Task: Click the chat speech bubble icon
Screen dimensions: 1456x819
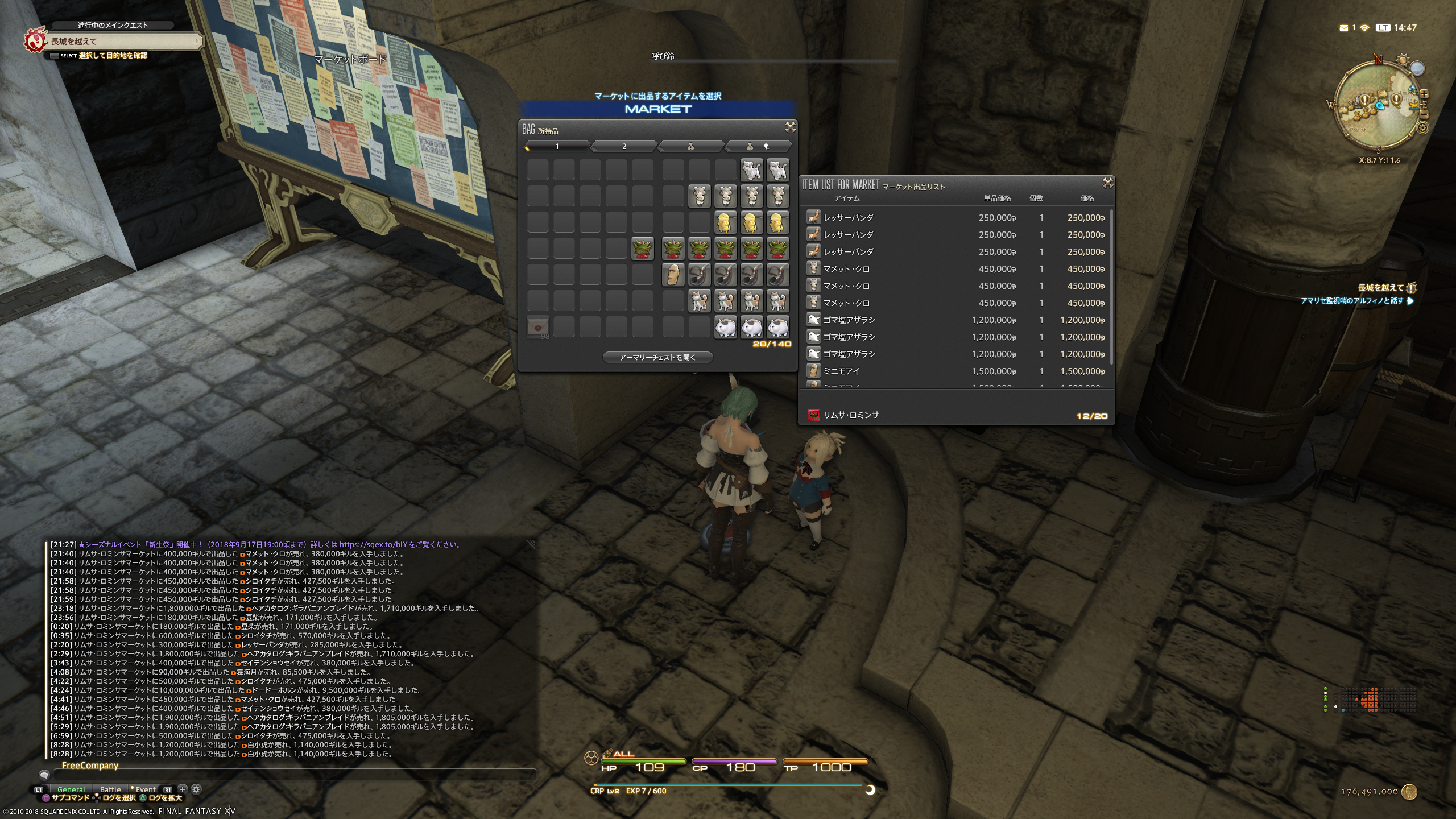Action: pos(44,775)
